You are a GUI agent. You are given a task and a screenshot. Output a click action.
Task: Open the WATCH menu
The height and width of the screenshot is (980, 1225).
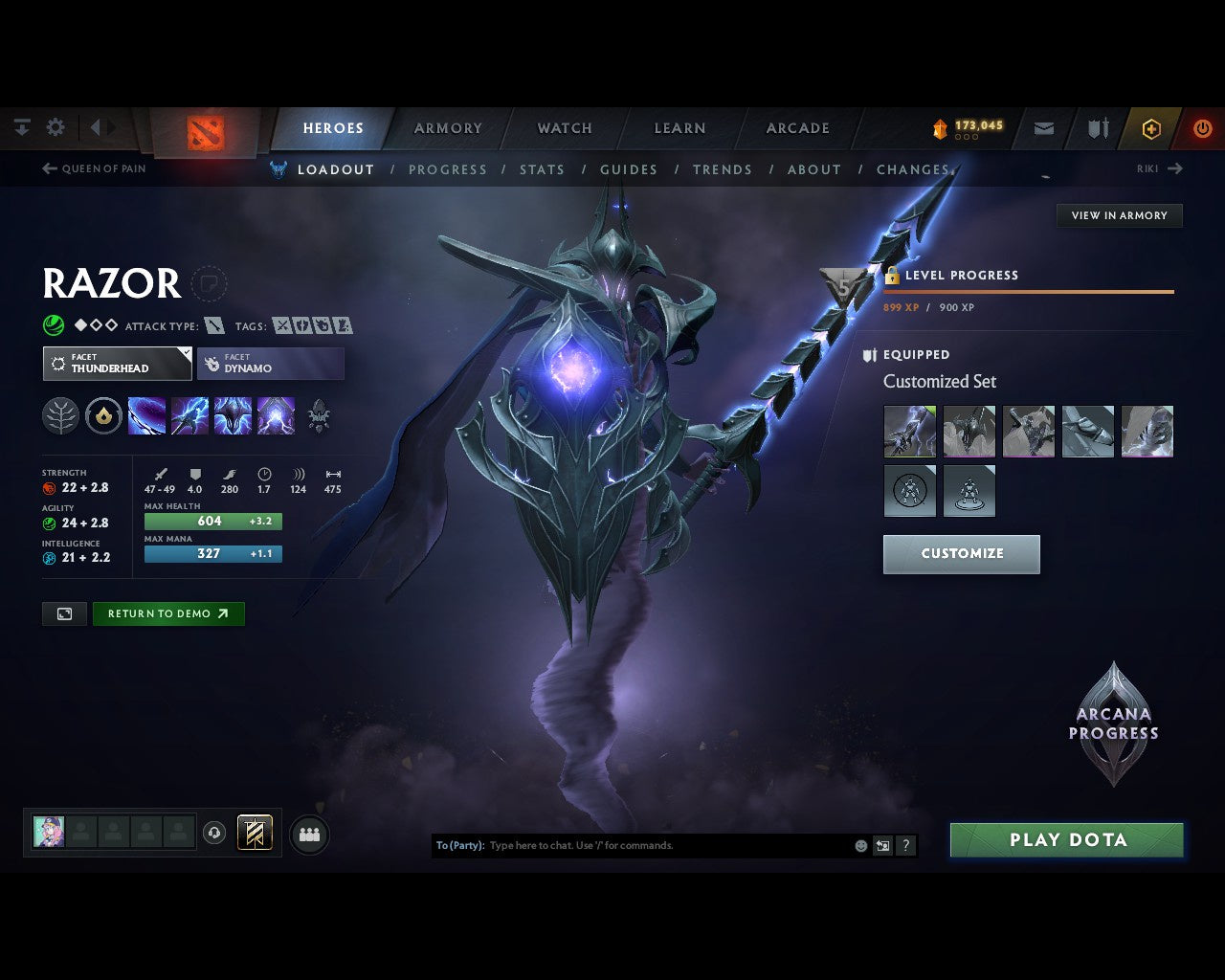coord(564,127)
